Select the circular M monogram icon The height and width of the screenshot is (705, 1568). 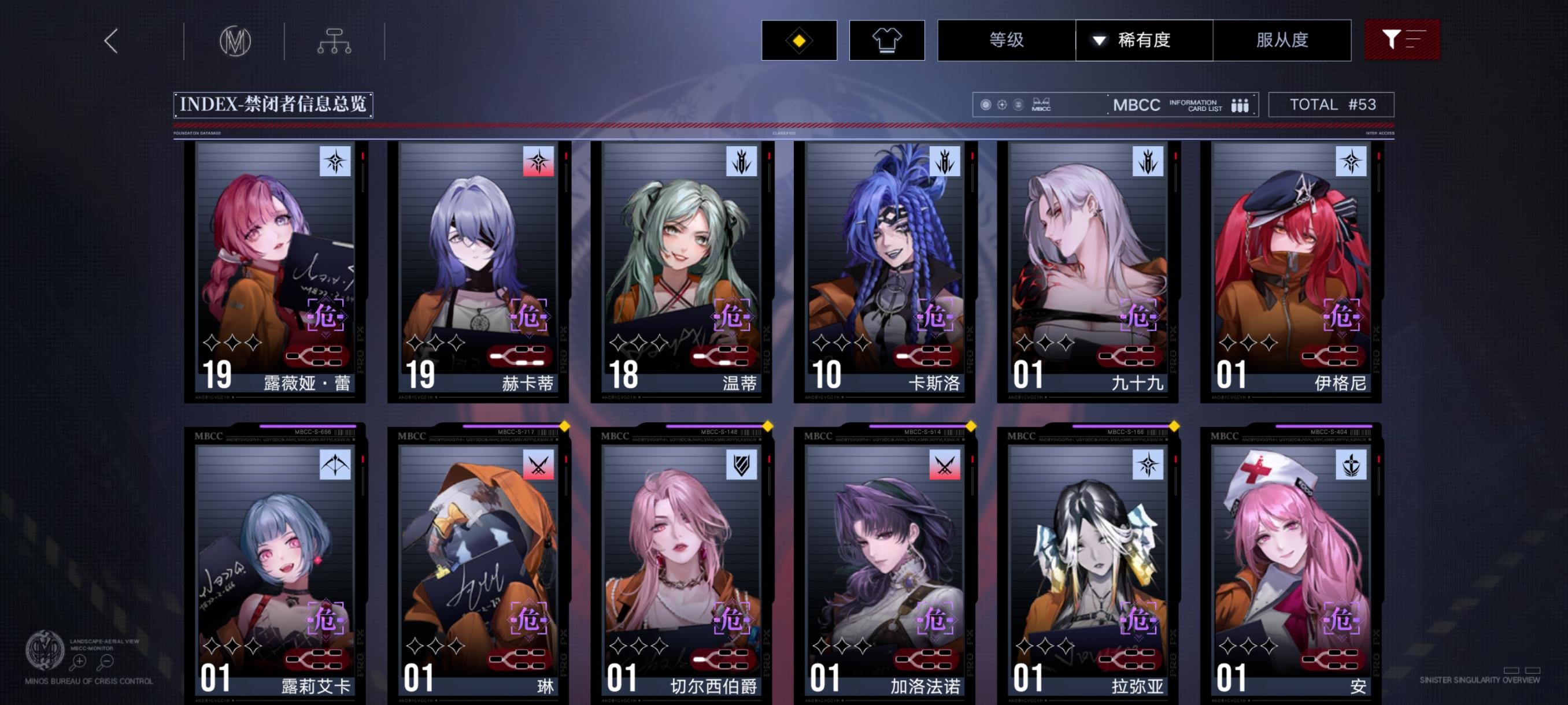237,41
